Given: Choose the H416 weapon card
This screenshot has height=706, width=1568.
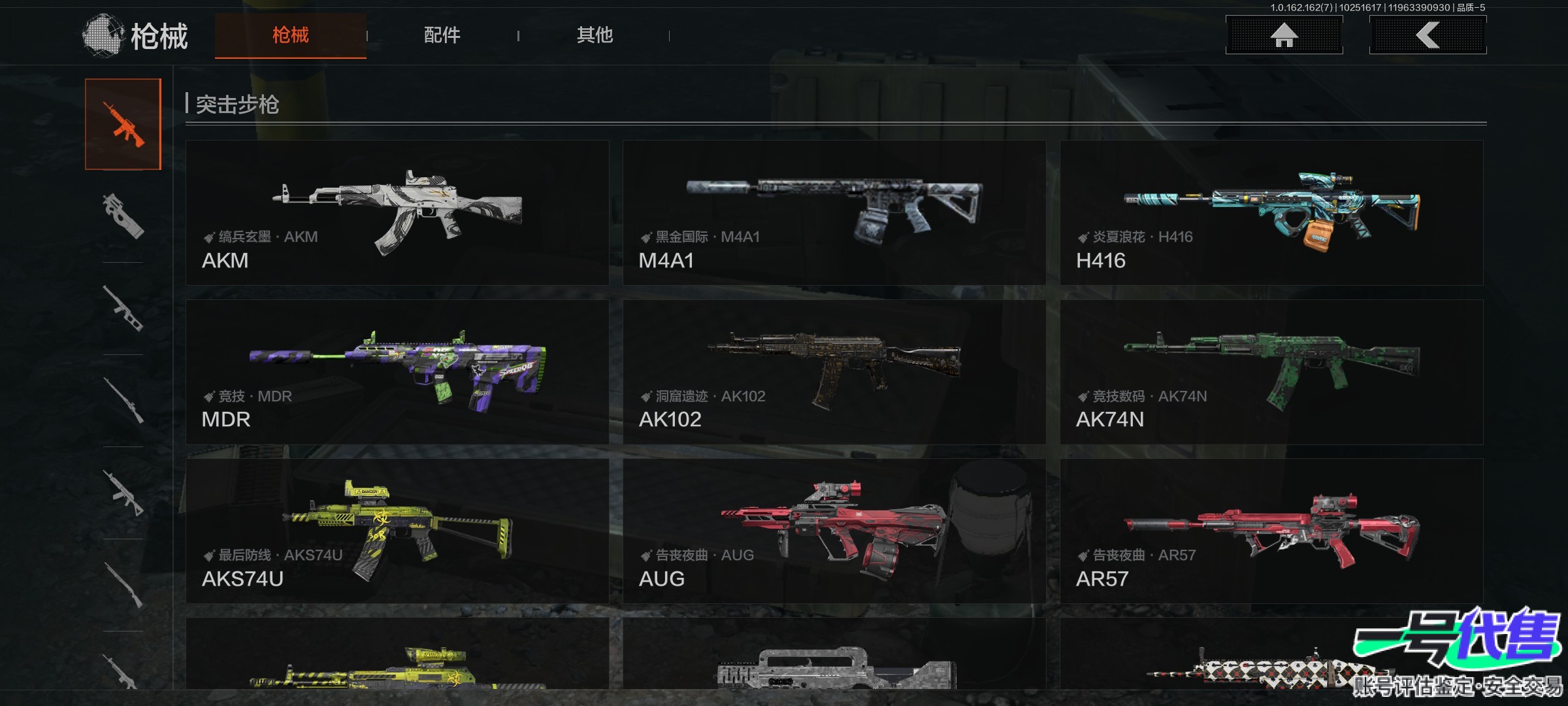Looking at the screenshot, I should pyautogui.click(x=1271, y=212).
